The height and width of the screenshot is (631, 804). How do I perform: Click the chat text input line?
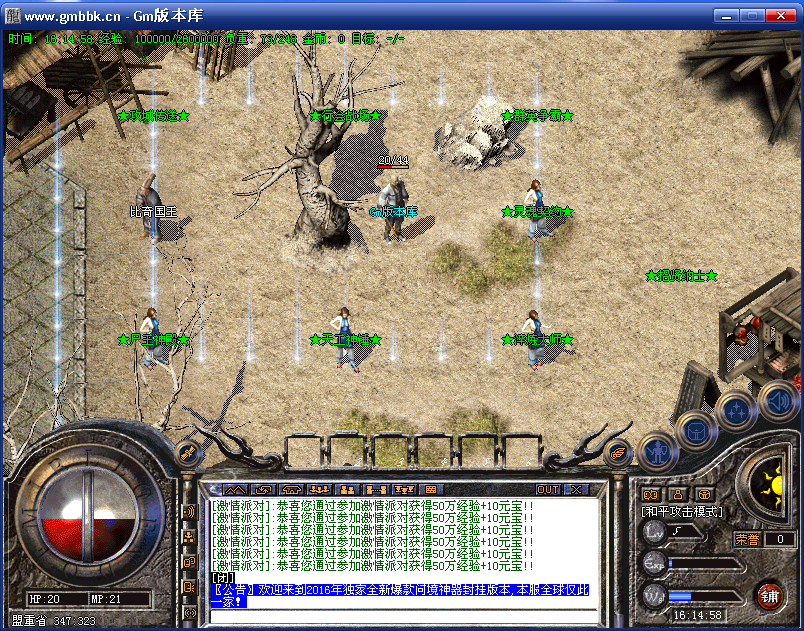point(400,614)
